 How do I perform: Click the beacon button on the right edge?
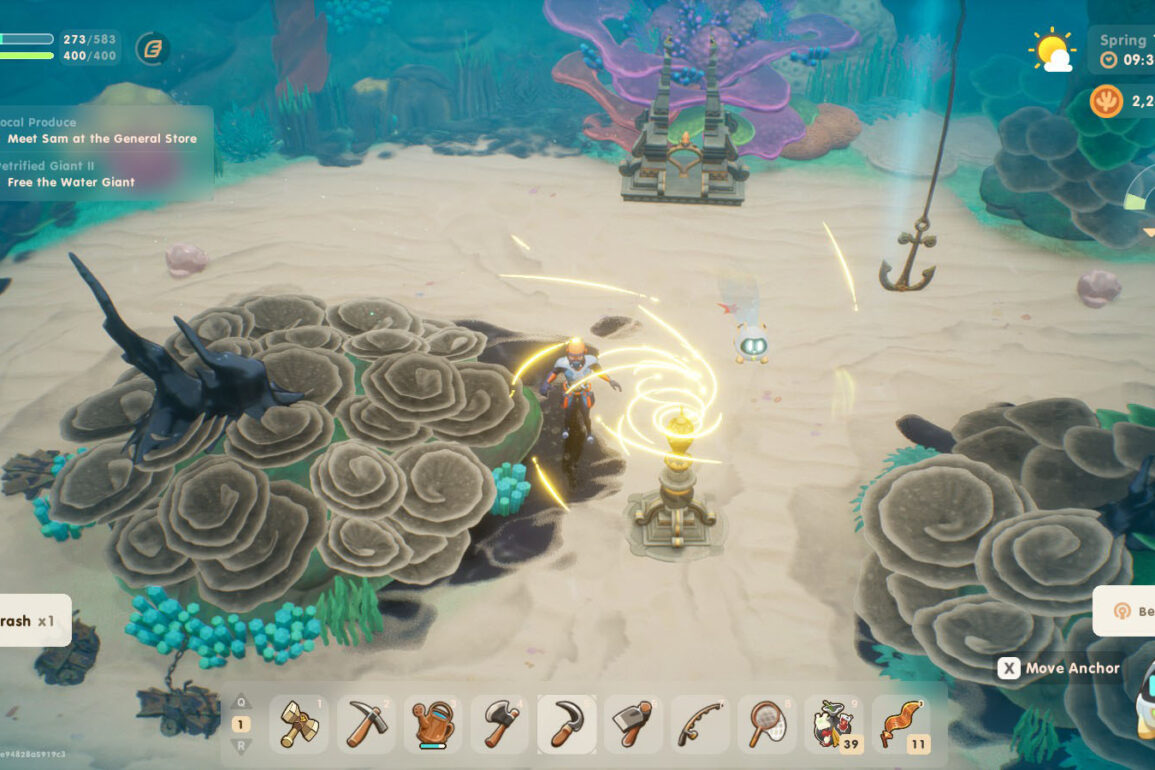click(1127, 611)
